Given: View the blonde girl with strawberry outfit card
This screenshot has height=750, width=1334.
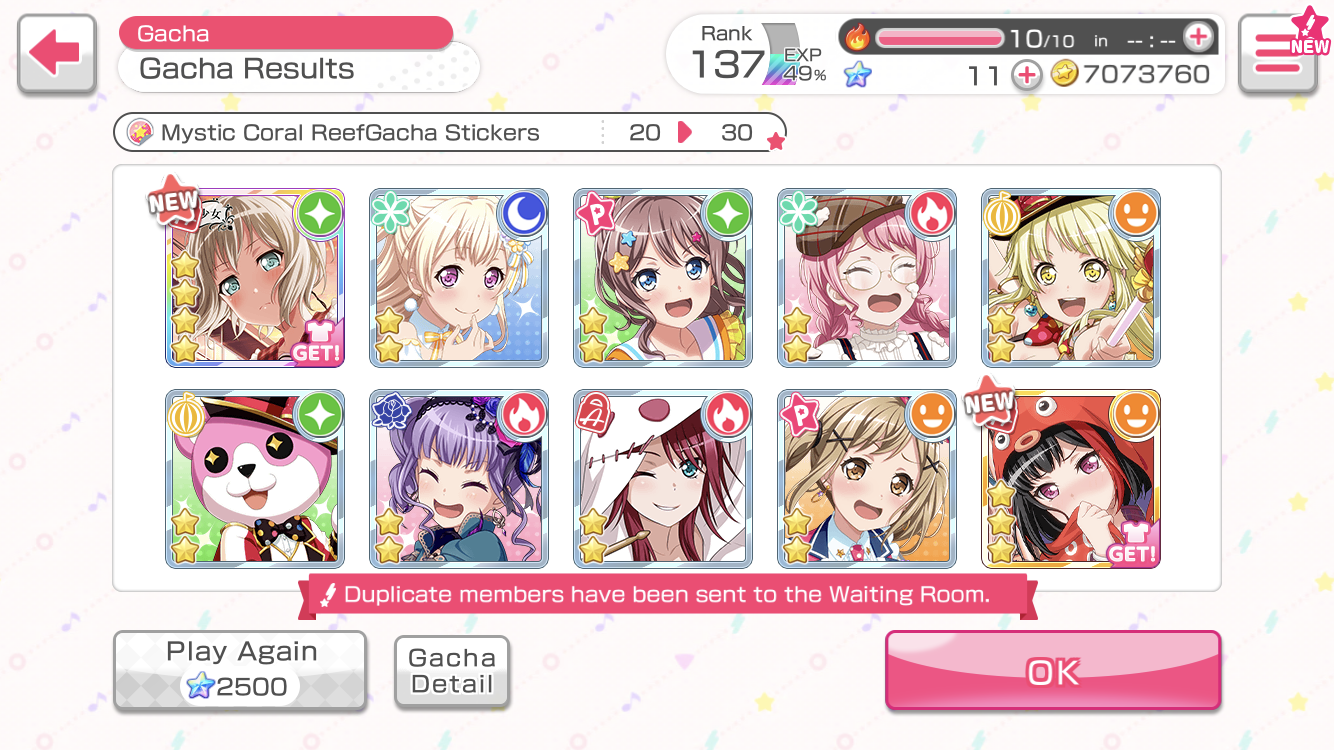Looking at the screenshot, I should (1071, 277).
